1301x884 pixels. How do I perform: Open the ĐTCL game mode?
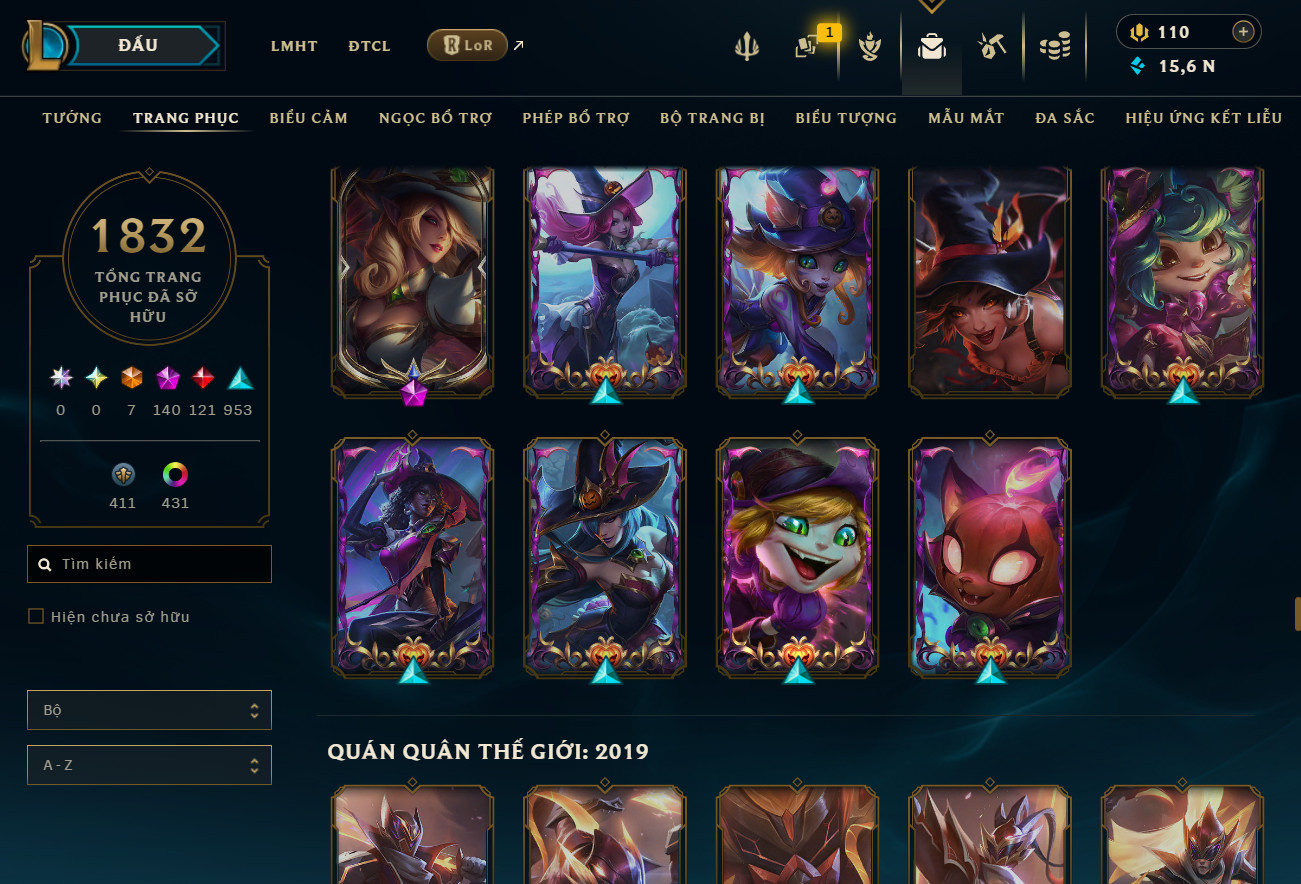[x=369, y=46]
